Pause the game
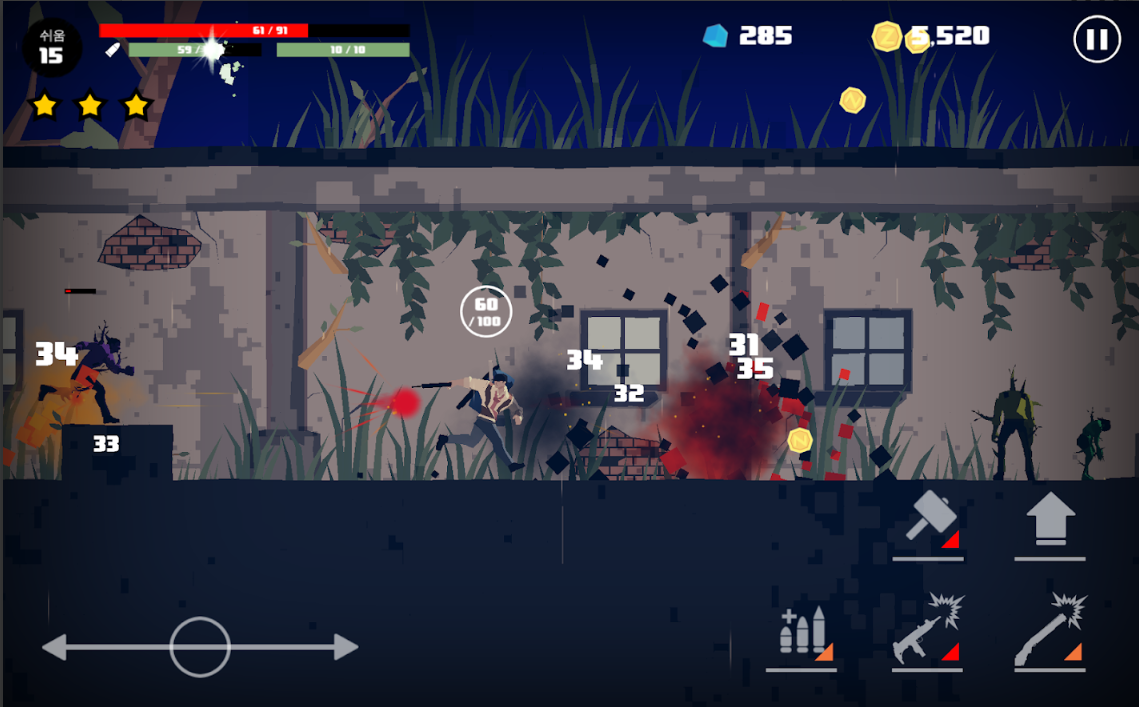This screenshot has width=1139, height=707. pyautogui.click(x=1096, y=40)
